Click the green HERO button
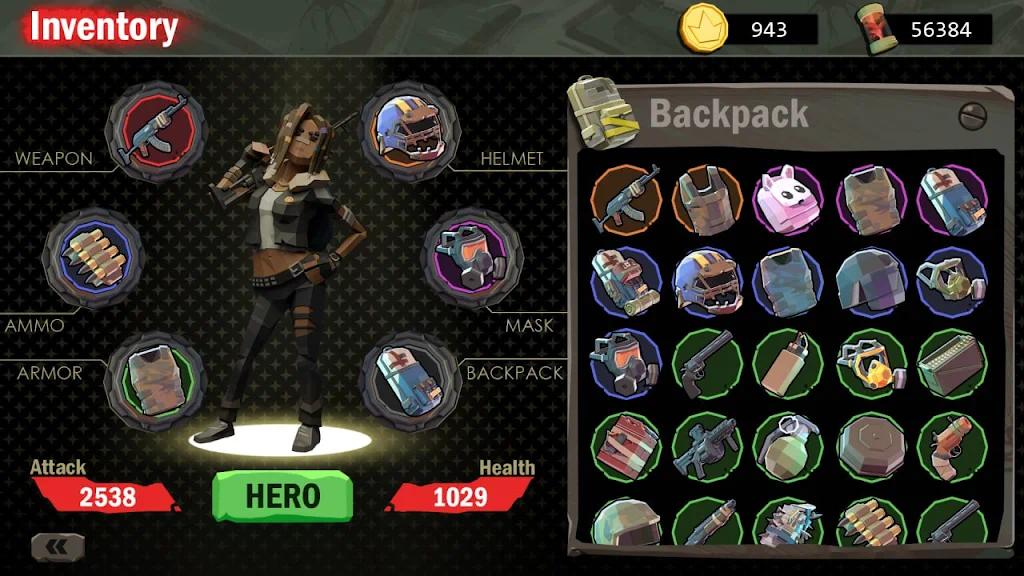Viewport: 1024px width, 576px height. click(282, 496)
